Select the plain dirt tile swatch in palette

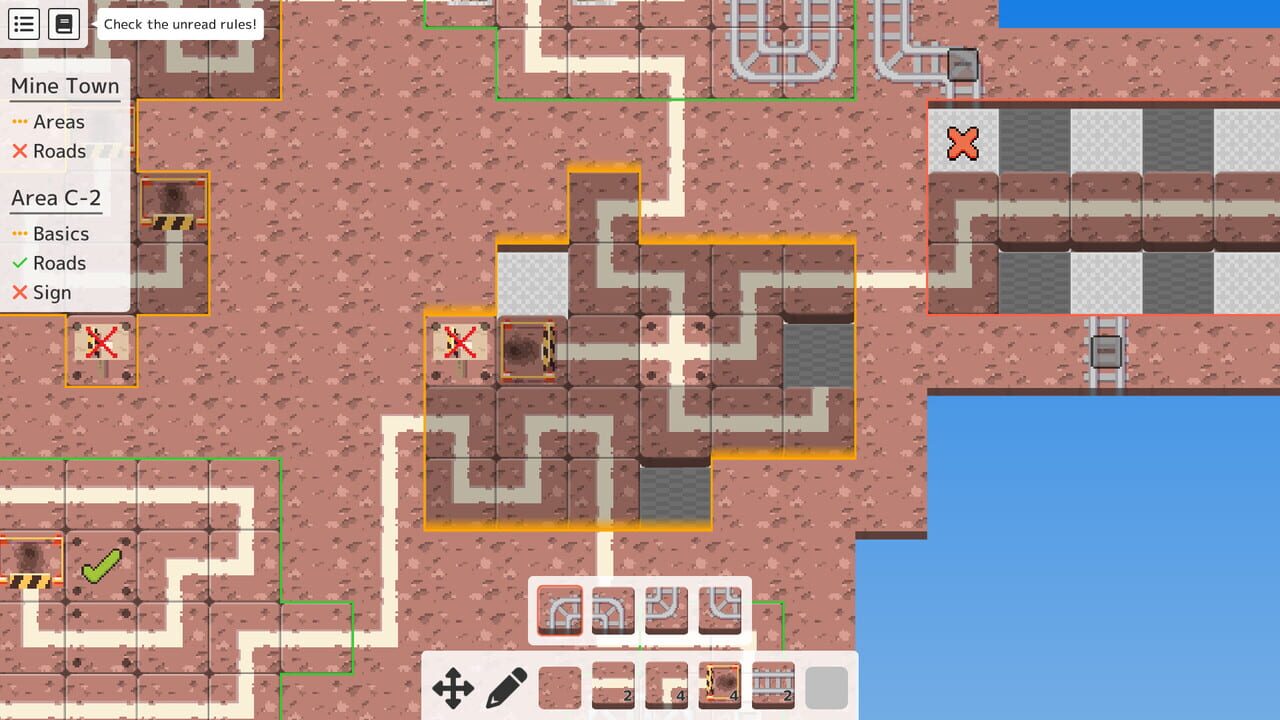[x=560, y=688]
